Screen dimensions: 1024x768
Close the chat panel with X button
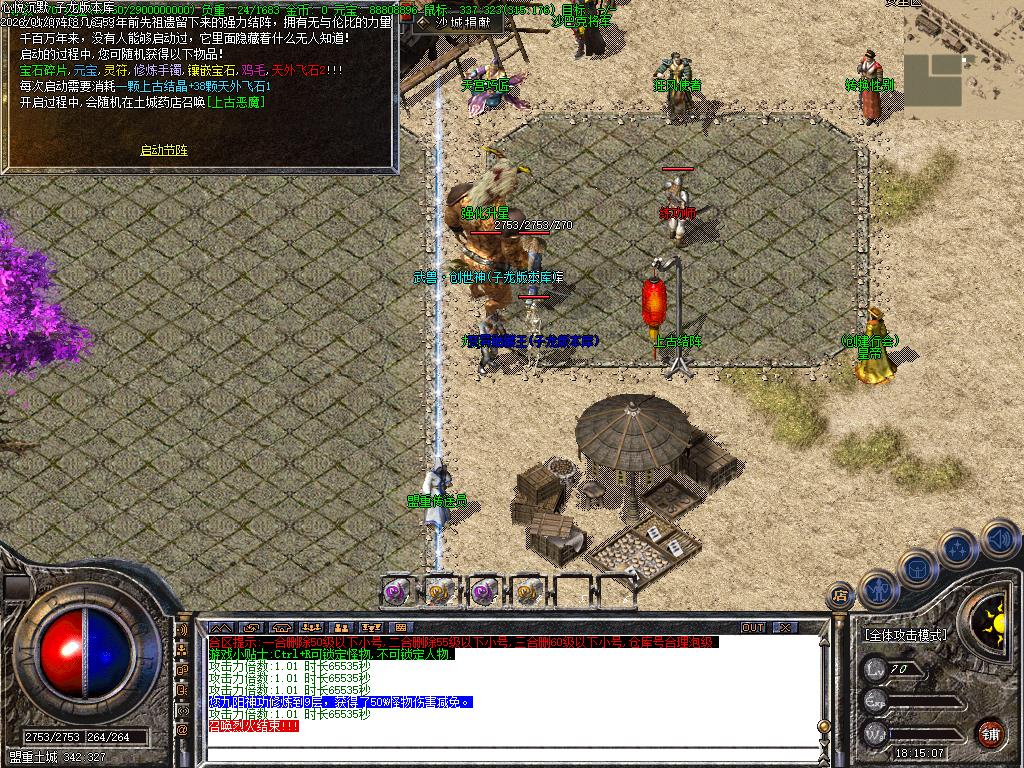pyautogui.click(x=785, y=627)
